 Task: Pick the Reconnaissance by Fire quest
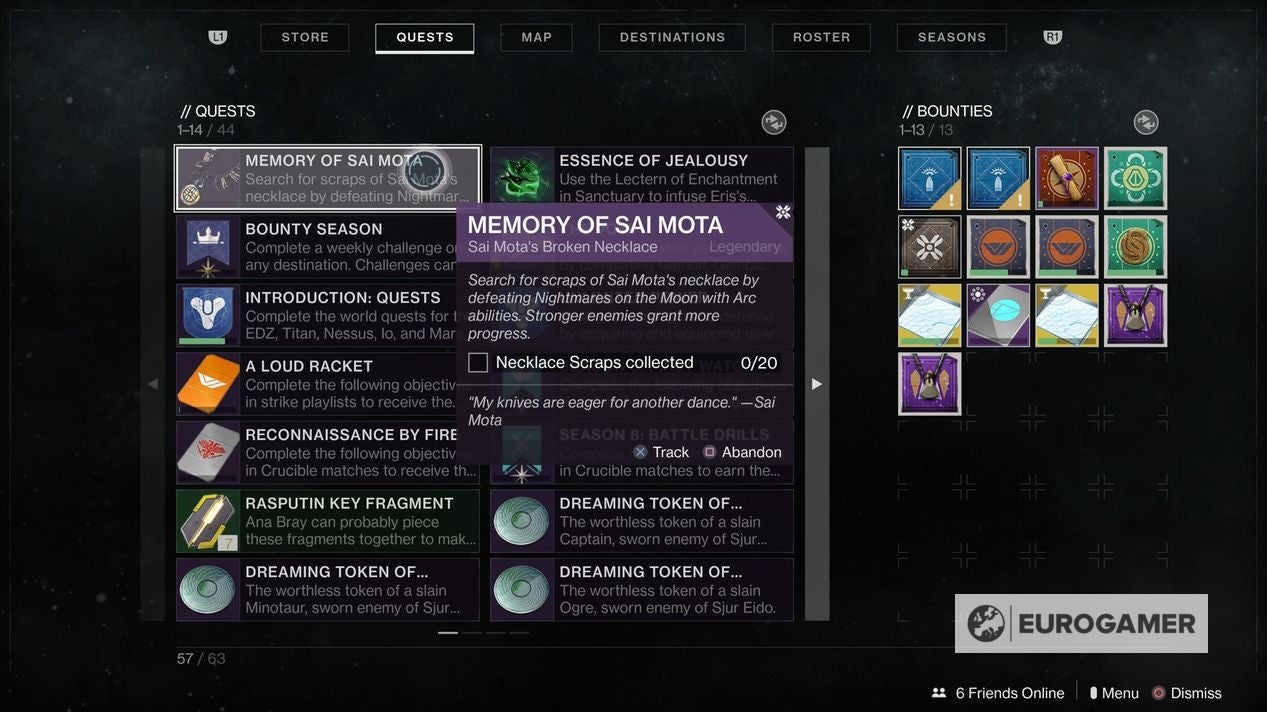(x=328, y=453)
